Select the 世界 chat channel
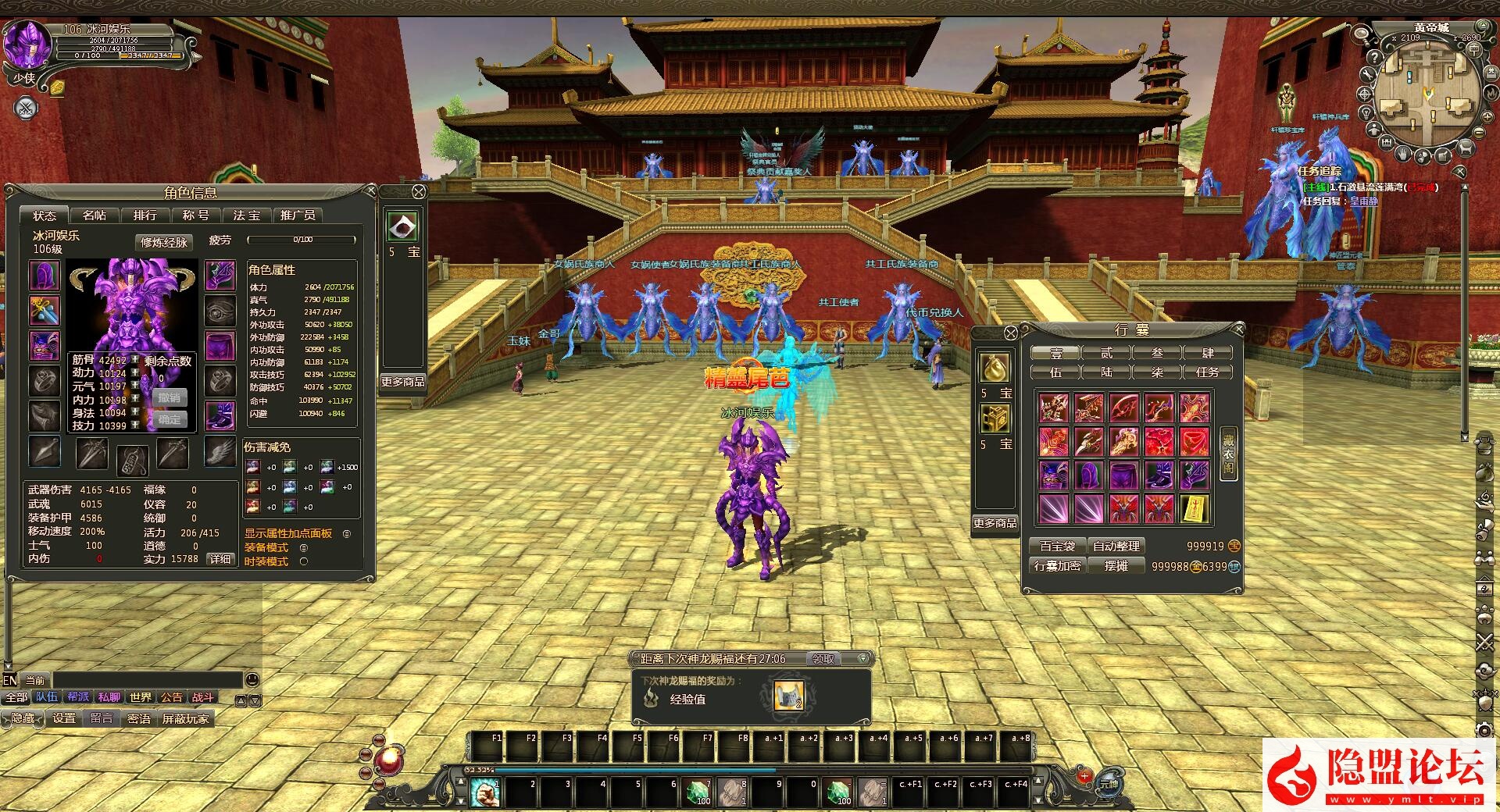Viewport: 1500px width, 812px height. pos(141,697)
